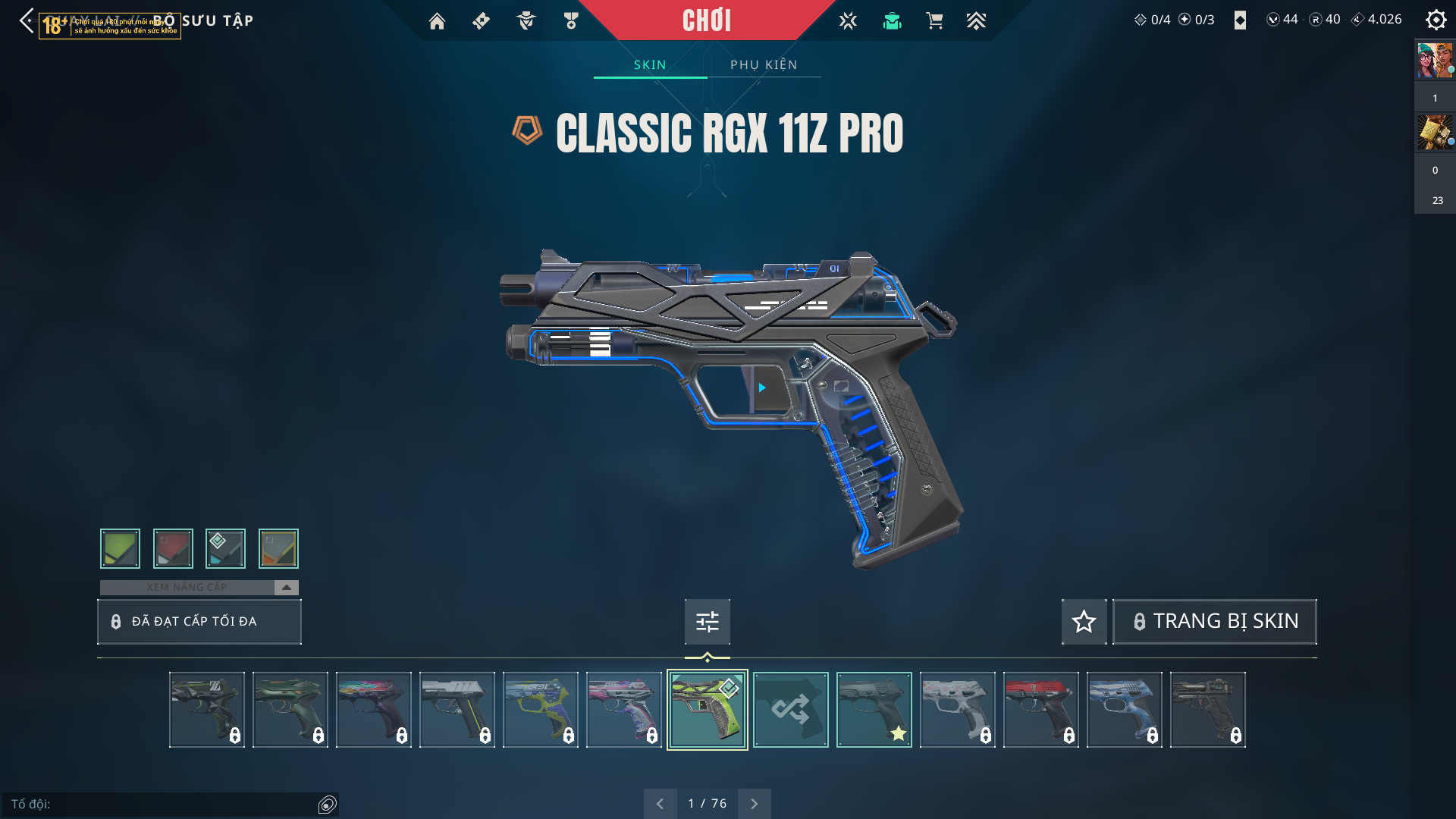Click the ĐÃ ĐẠT CẤP TỐI ĐA button
The width and height of the screenshot is (1456, 819).
pyautogui.click(x=199, y=622)
